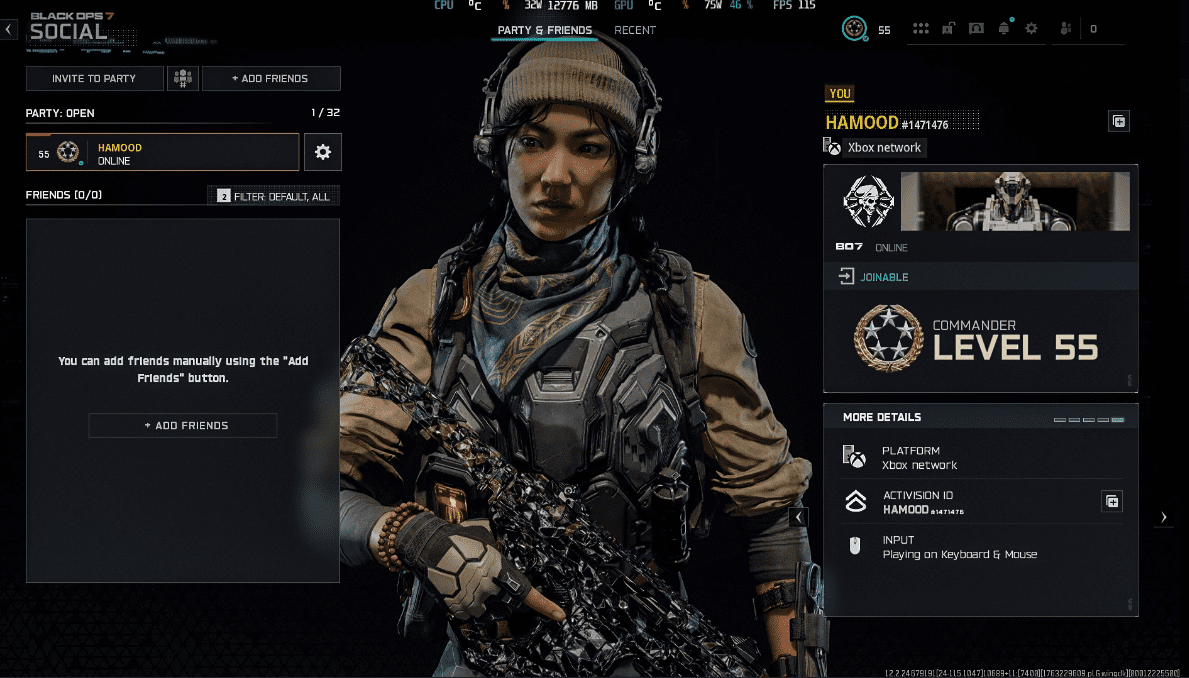Open notifications via the bell icon

[1004, 29]
